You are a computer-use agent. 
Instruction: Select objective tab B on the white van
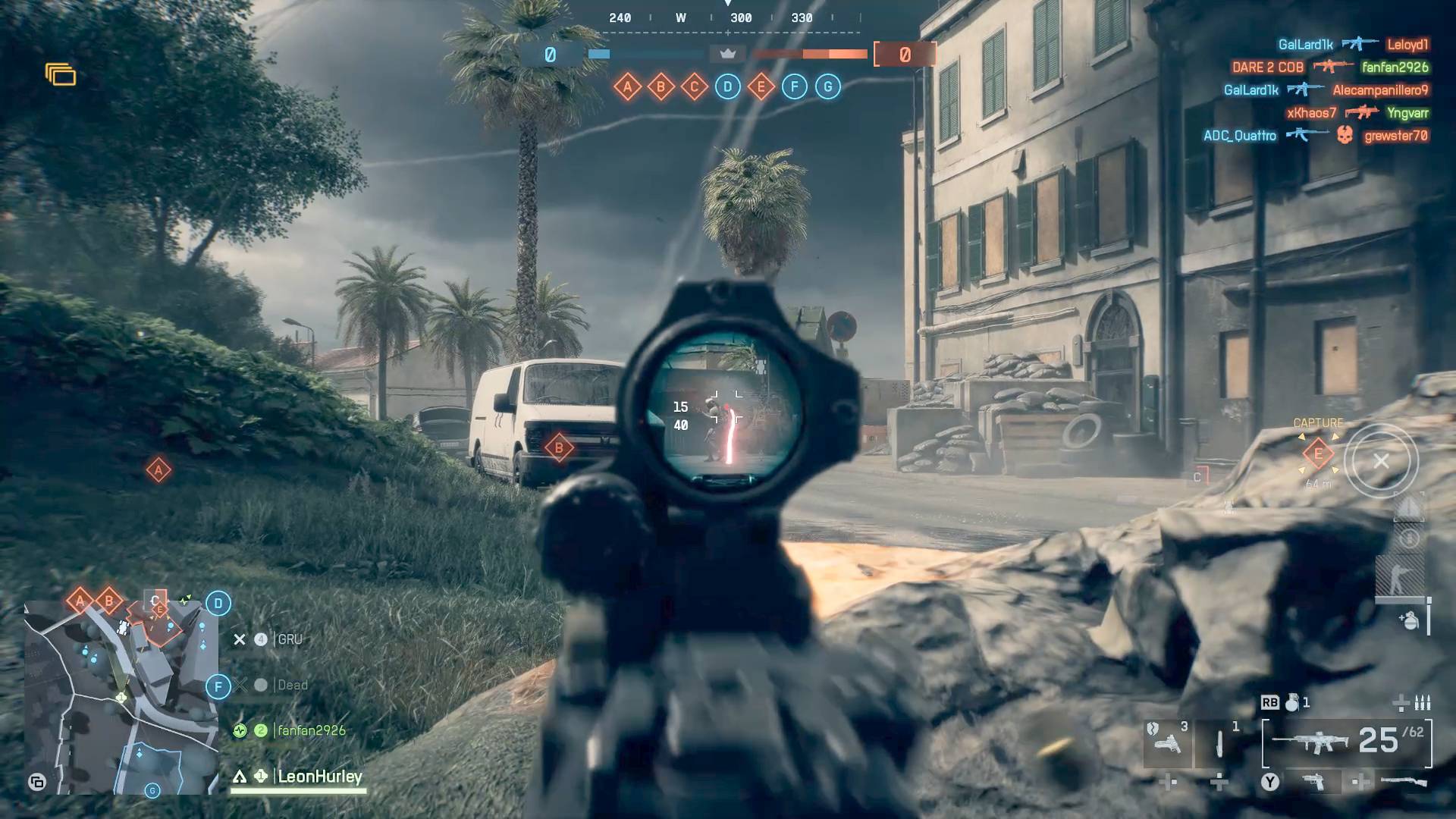(558, 447)
